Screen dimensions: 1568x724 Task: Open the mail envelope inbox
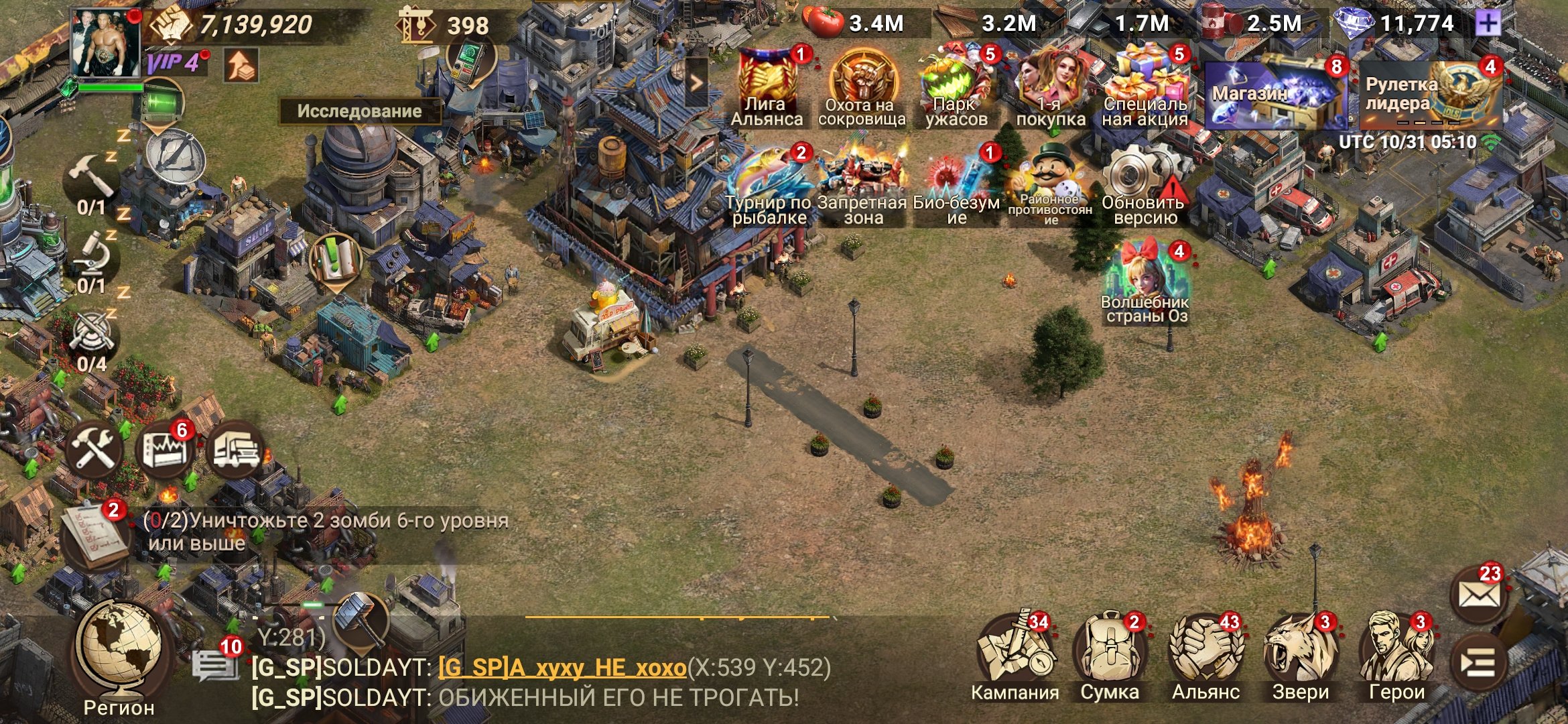point(1478,595)
